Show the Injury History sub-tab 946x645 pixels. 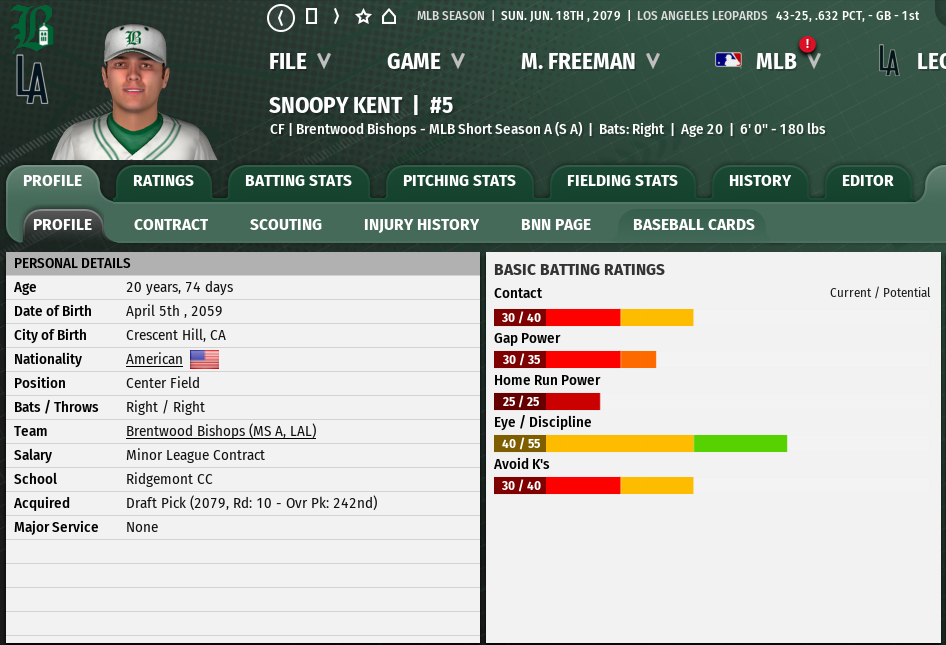[421, 225]
